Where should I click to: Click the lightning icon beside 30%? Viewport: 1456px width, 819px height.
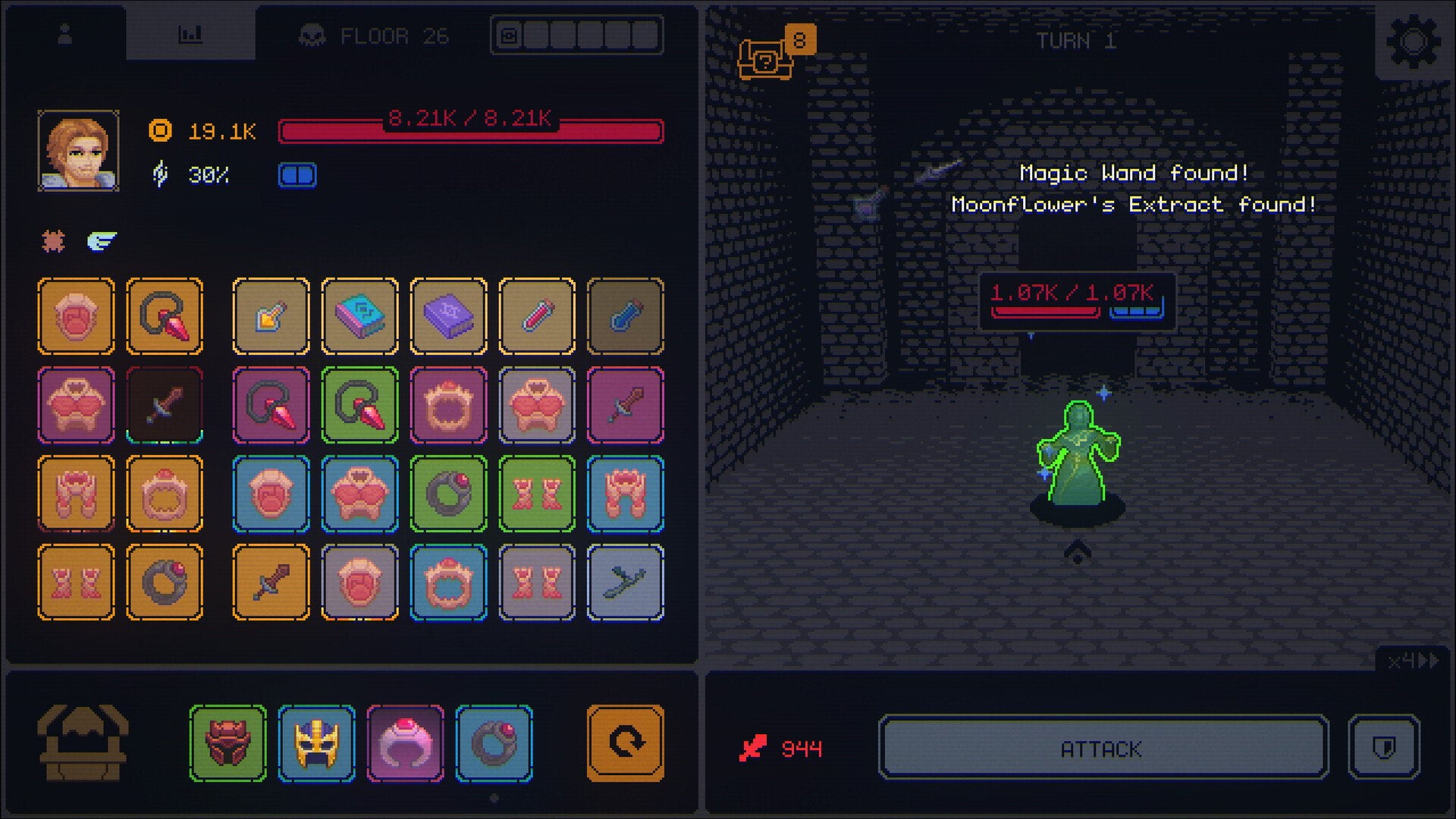click(x=159, y=174)
